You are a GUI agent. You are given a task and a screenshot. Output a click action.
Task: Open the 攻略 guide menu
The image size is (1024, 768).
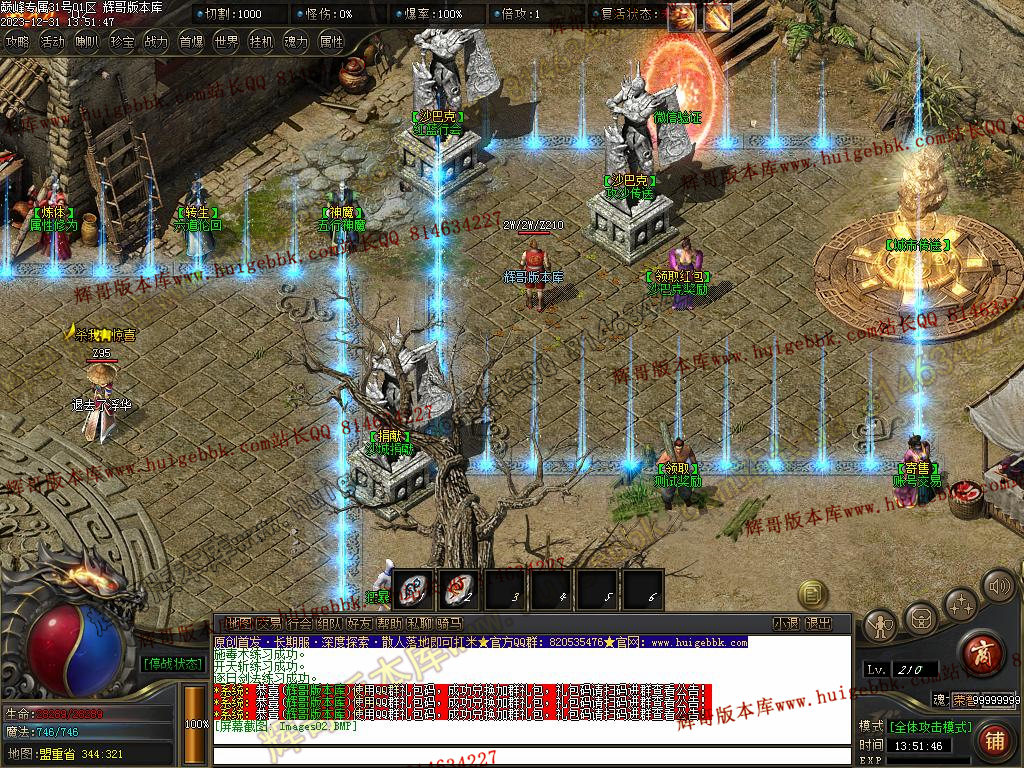(x=17, y=42)
